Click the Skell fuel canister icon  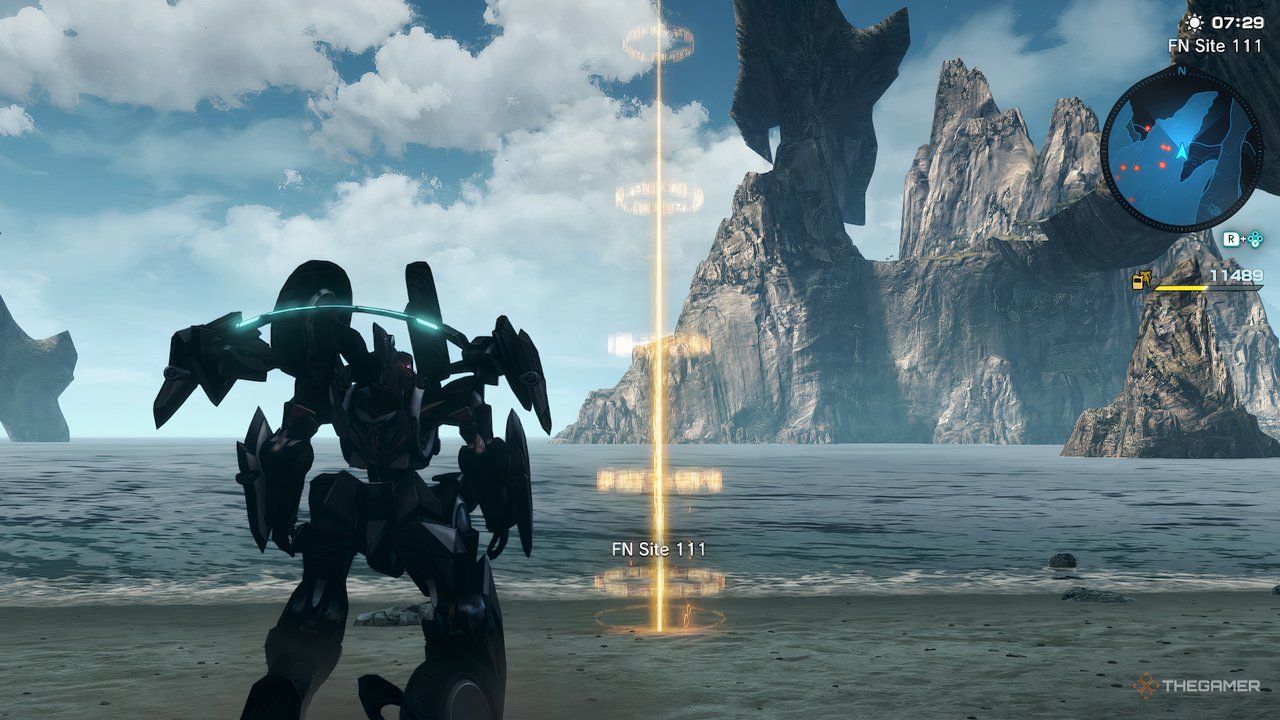click(x=1140, y=281)
